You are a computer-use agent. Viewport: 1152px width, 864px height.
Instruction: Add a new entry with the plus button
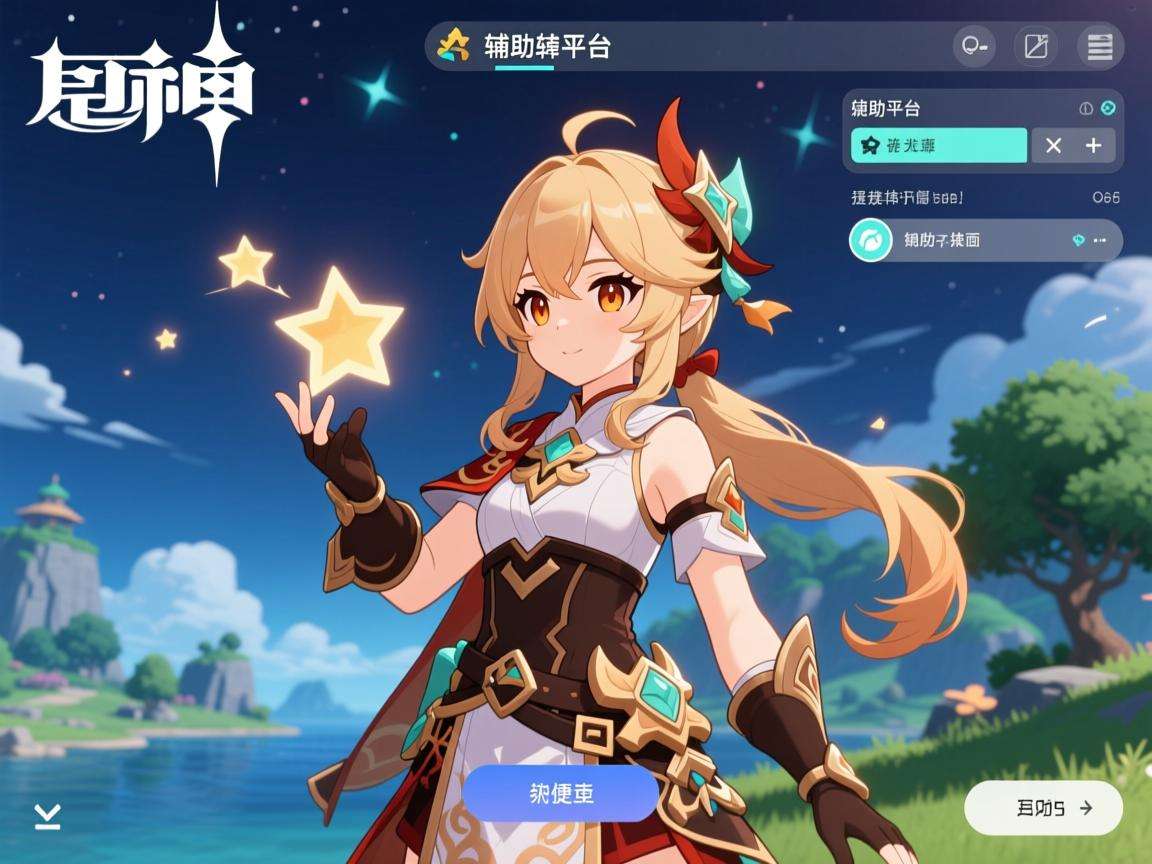coord(1093,146)
